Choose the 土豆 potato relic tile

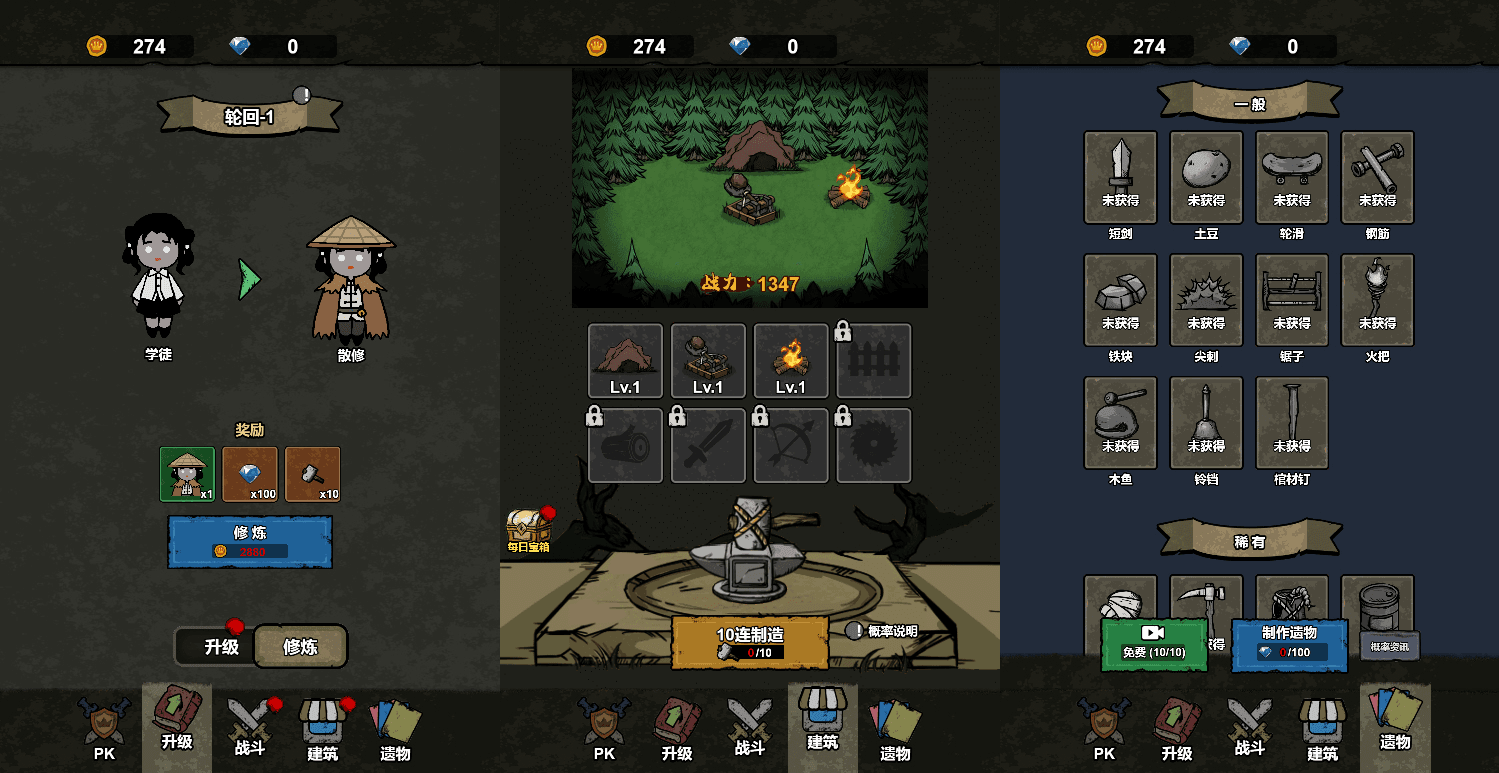(x=1206, y=177)
